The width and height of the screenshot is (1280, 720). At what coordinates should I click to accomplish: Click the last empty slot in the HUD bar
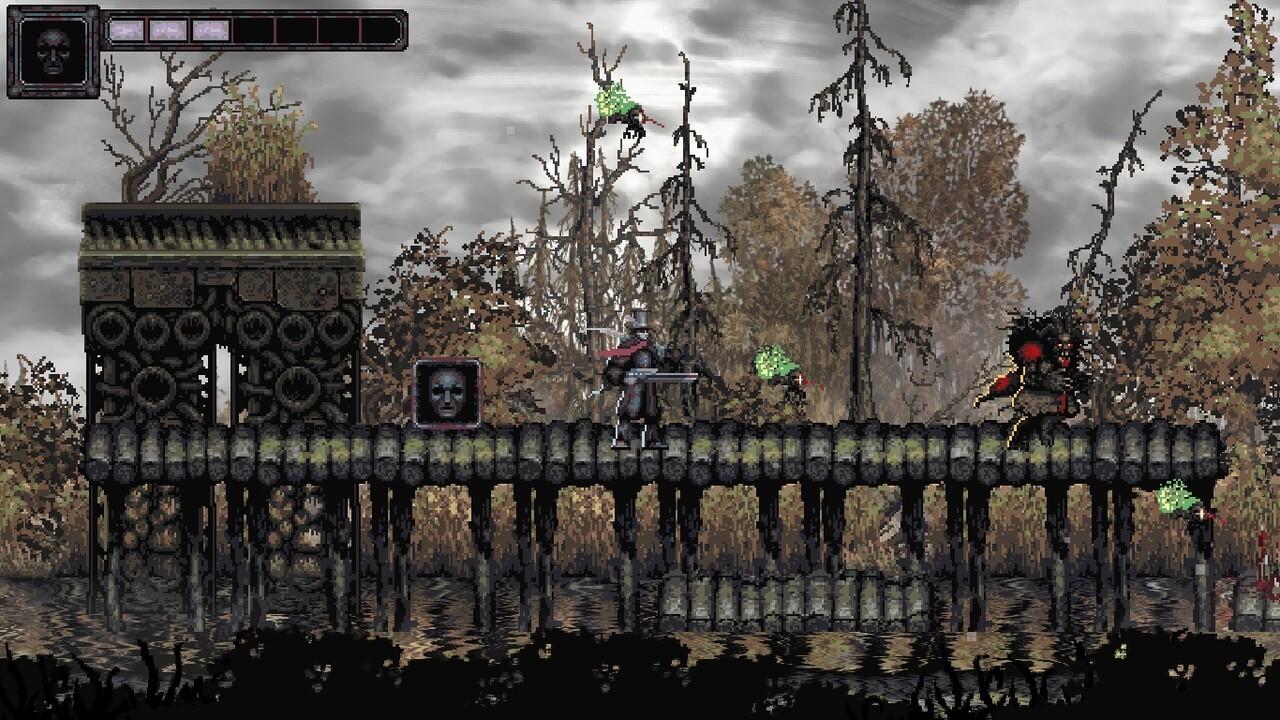(381, 29)
